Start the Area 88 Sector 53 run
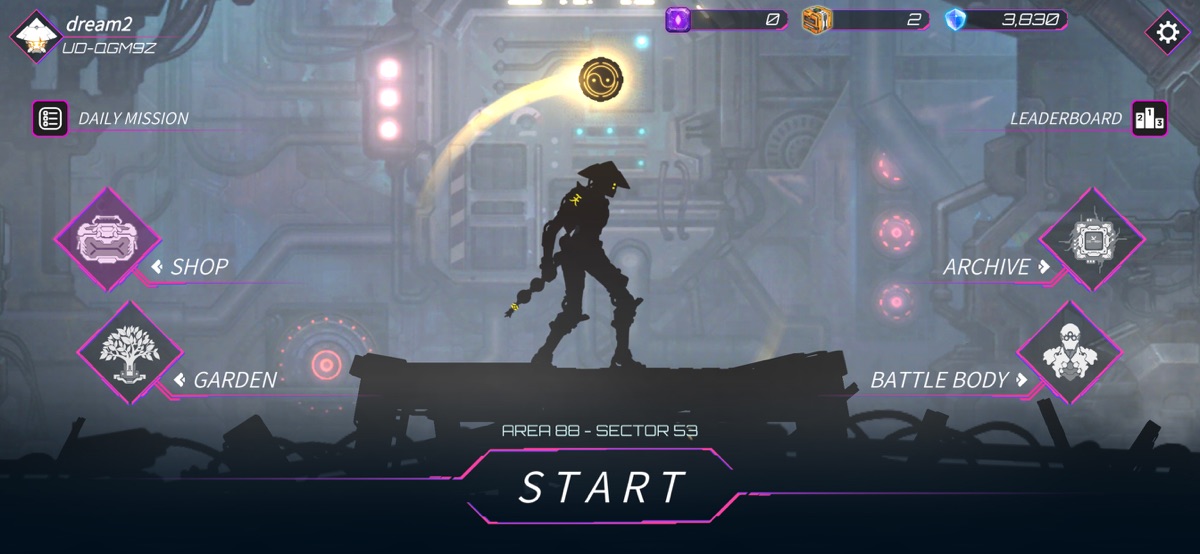 pyautogui.click(x=602, y=486)
